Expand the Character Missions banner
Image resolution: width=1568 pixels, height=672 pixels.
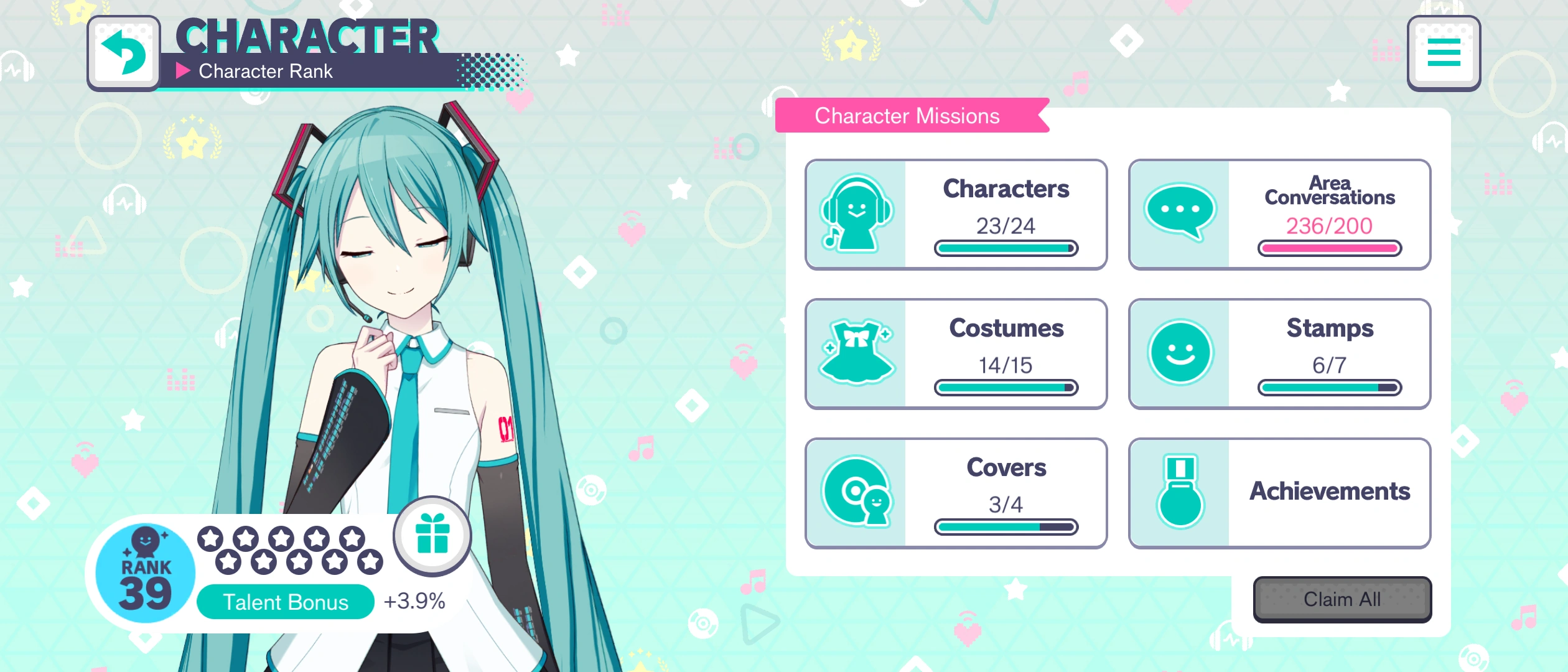pos(908,116)
